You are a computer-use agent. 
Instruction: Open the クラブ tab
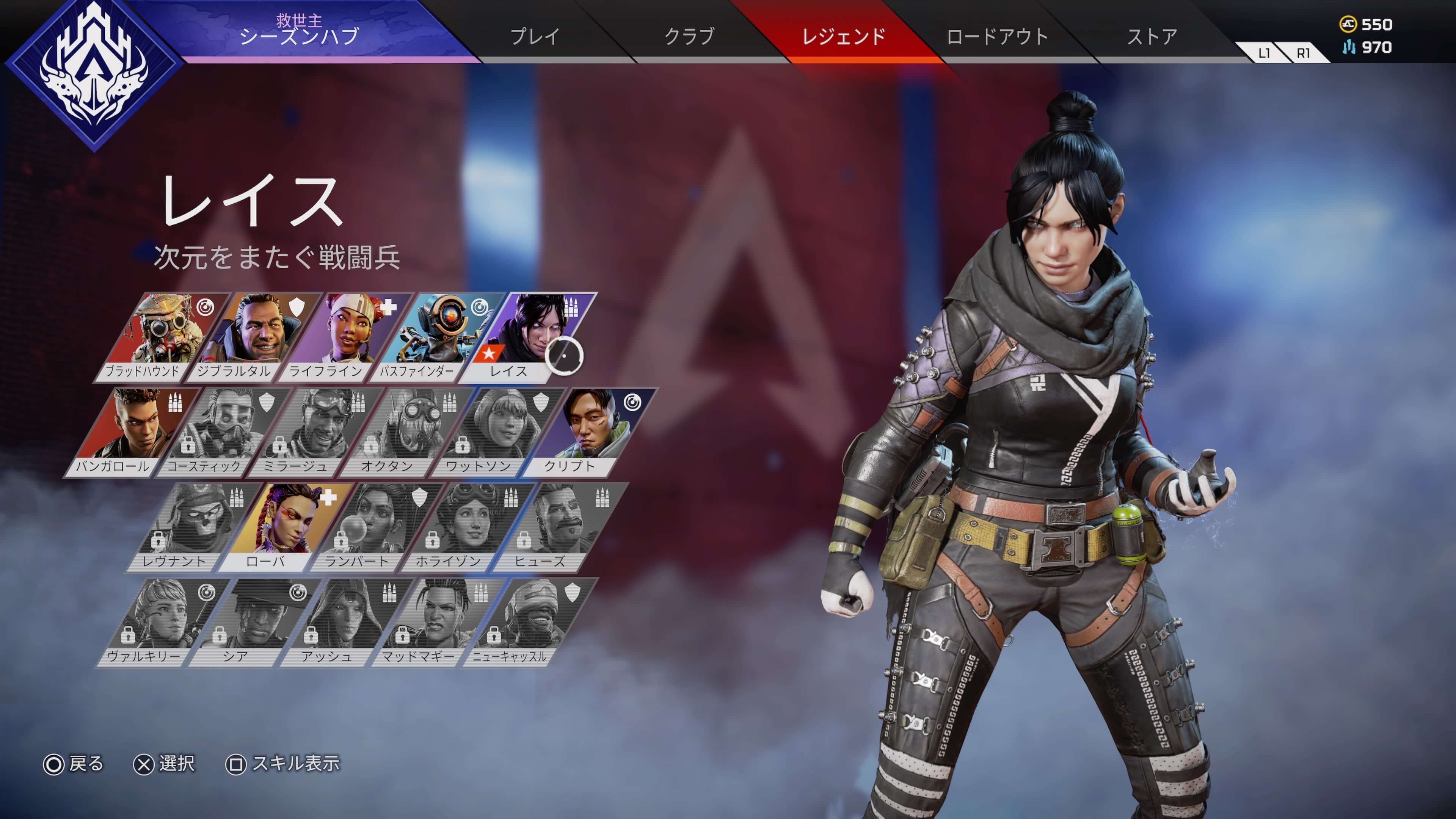coord(689,37)
